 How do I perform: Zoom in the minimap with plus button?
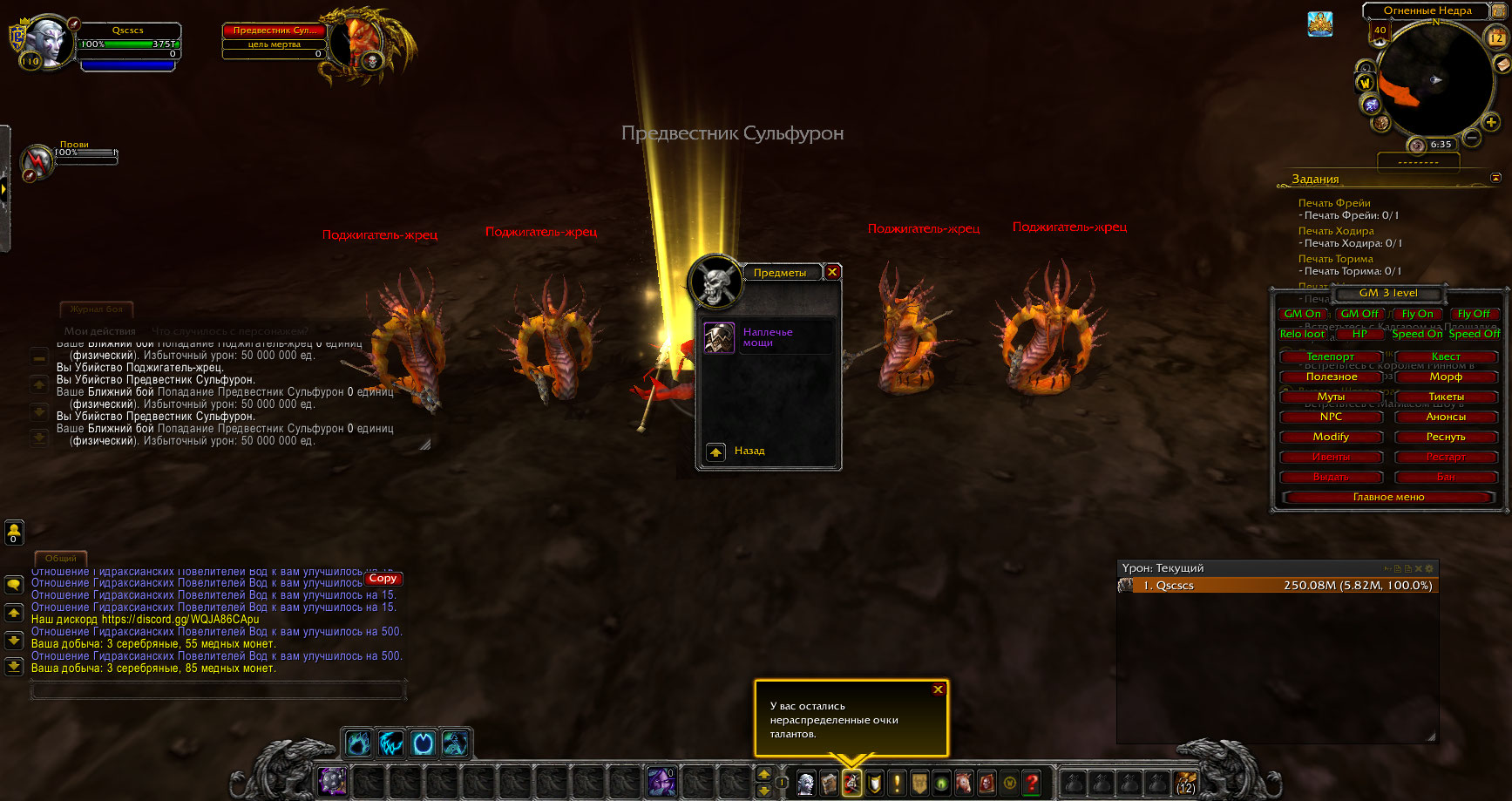[1491, 122]
